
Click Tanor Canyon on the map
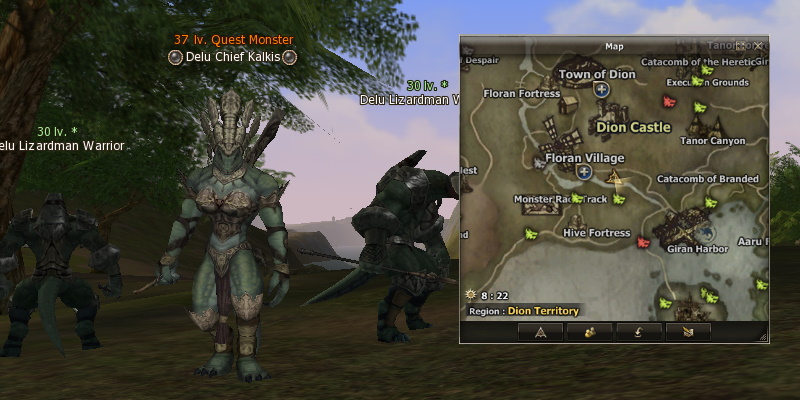click(x=713, y=141)
